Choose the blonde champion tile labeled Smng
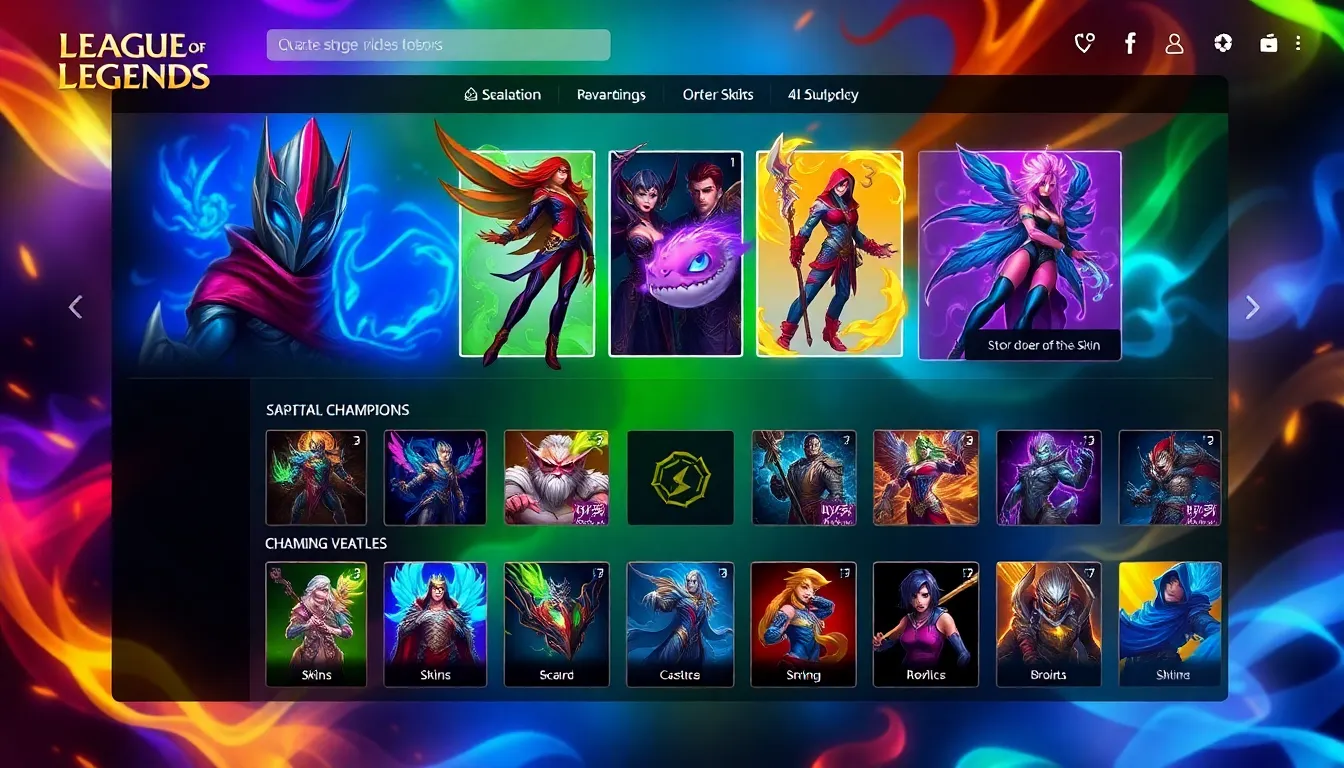1344x768 pixels. [x=803, y=624]
